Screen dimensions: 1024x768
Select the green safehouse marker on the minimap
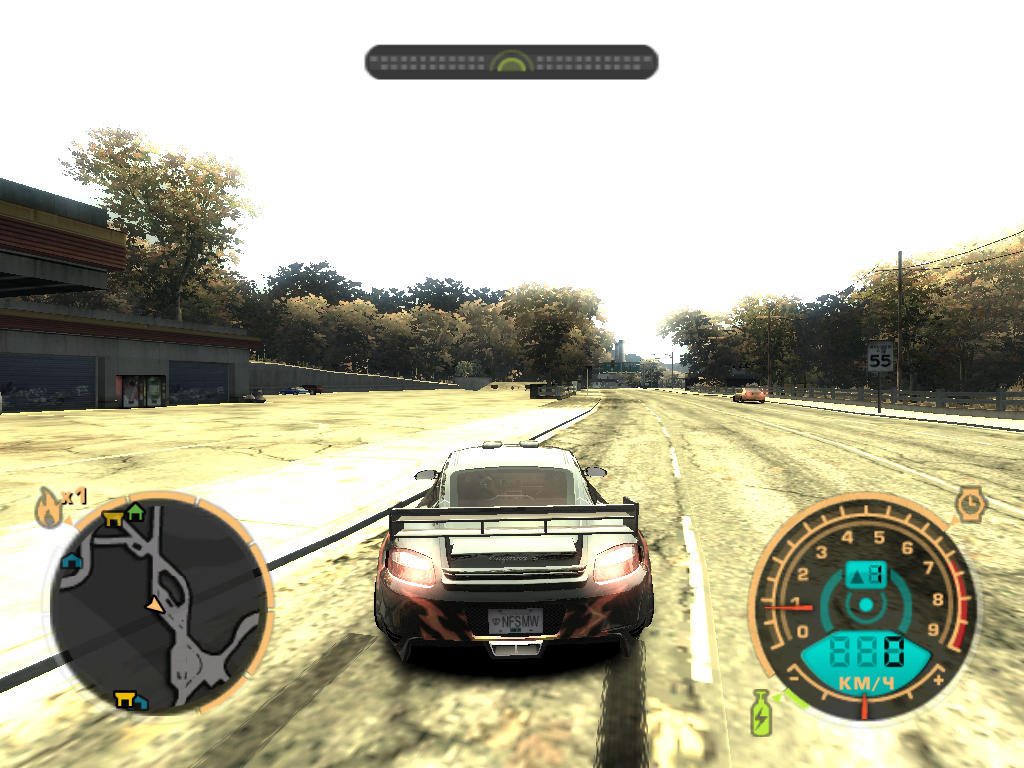click(136, 514)
